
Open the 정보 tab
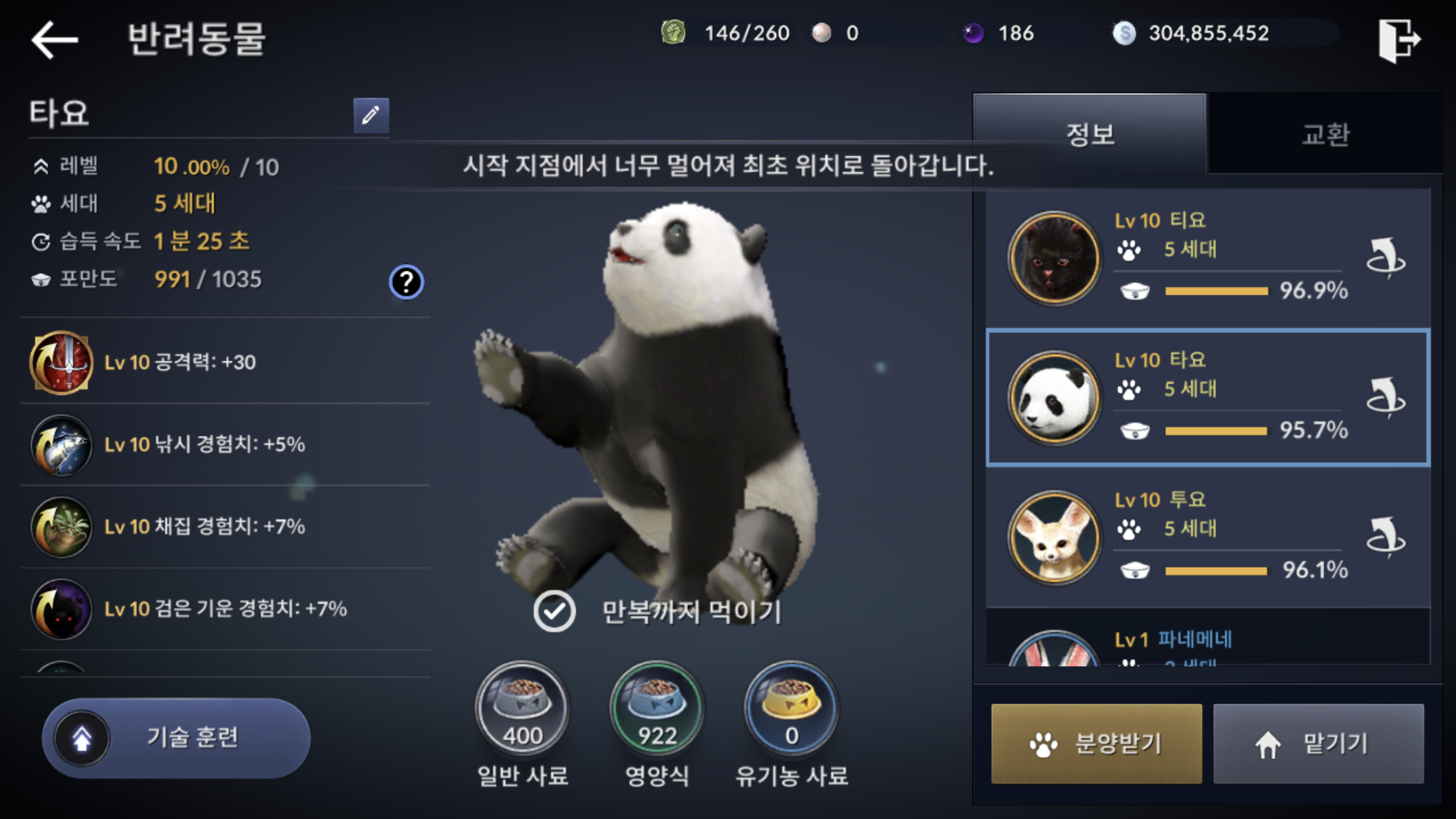click(1090, 135)
